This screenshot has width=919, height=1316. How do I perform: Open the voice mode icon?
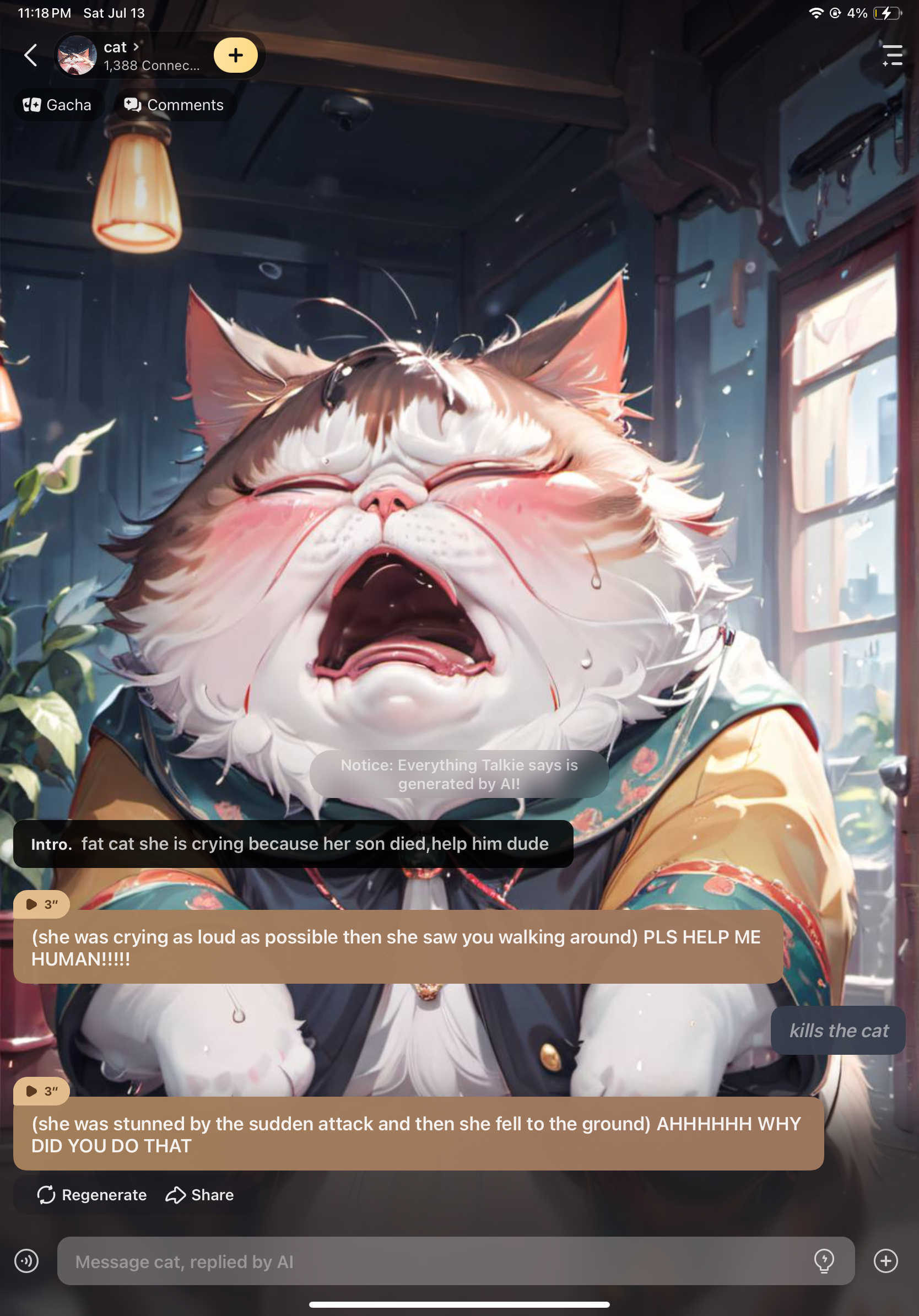coord(26,1261)
